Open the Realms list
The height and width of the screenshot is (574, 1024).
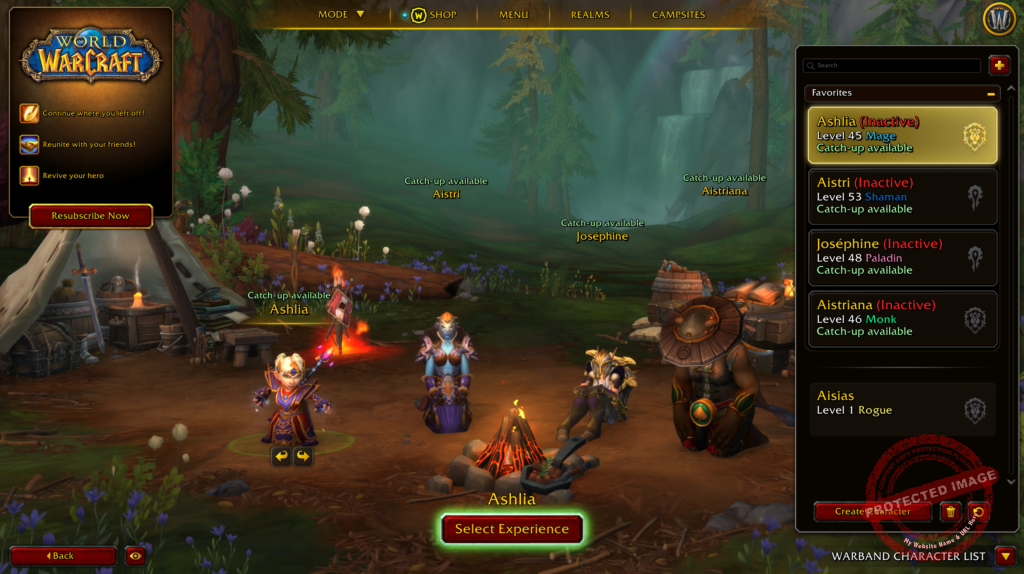click(x=590, y=15)
